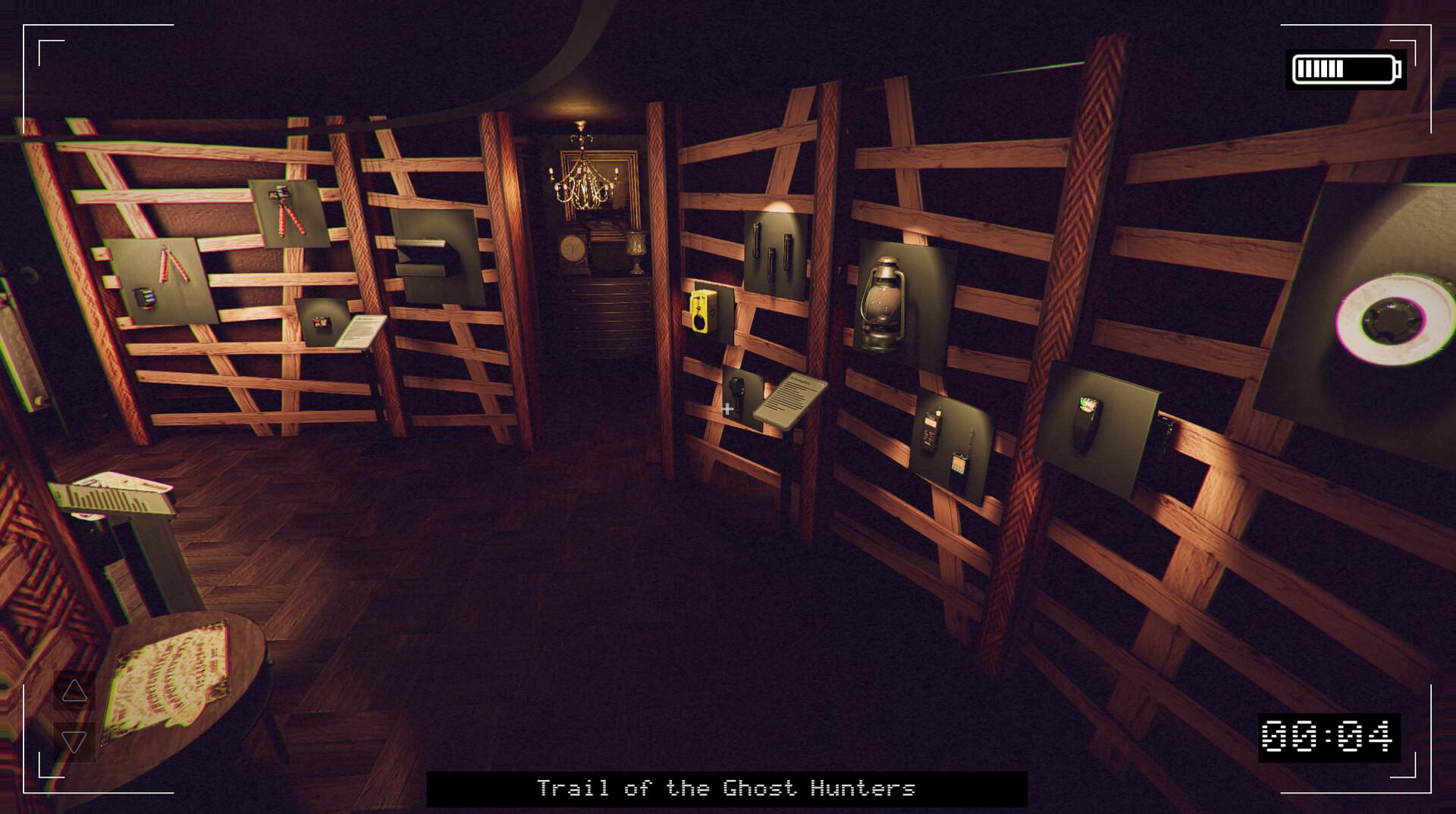
Task: Open the Trail of the Ghost Hunters banner
Action: click(728, 788)
